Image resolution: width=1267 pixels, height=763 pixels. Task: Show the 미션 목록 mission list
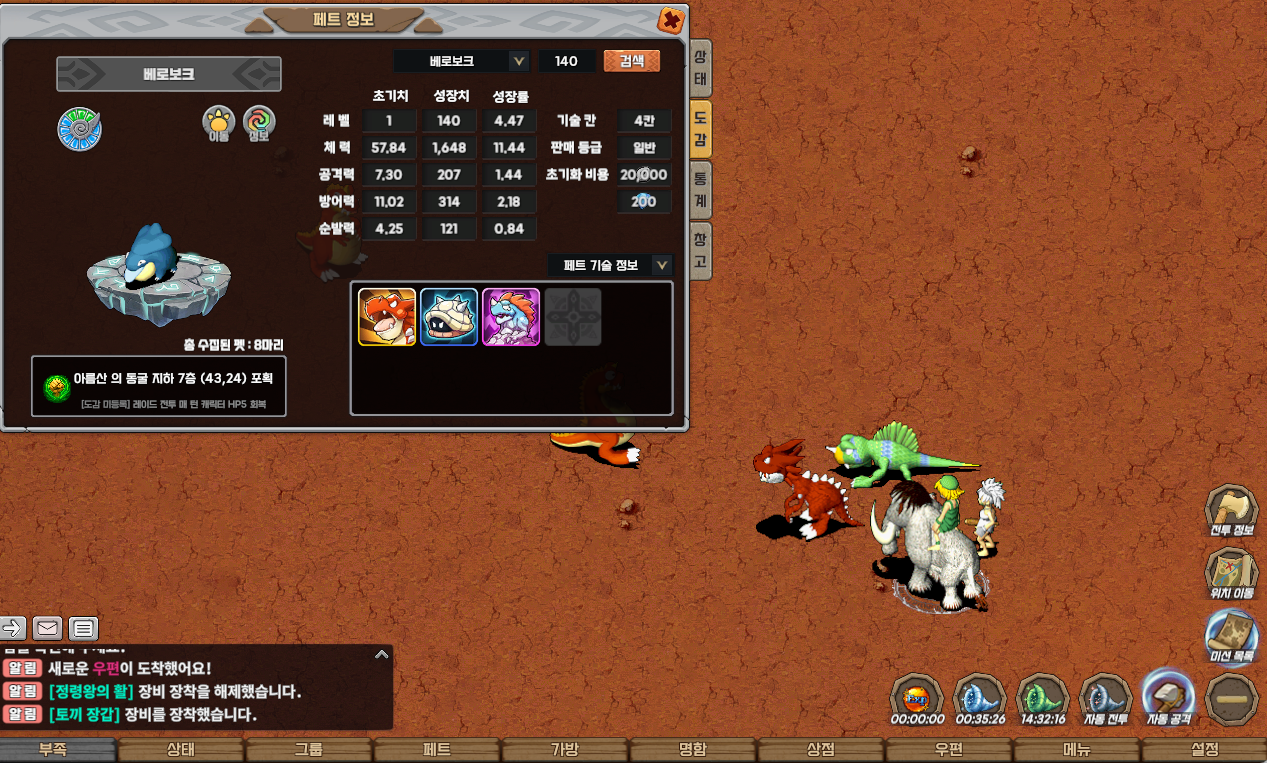(1231, 637)
